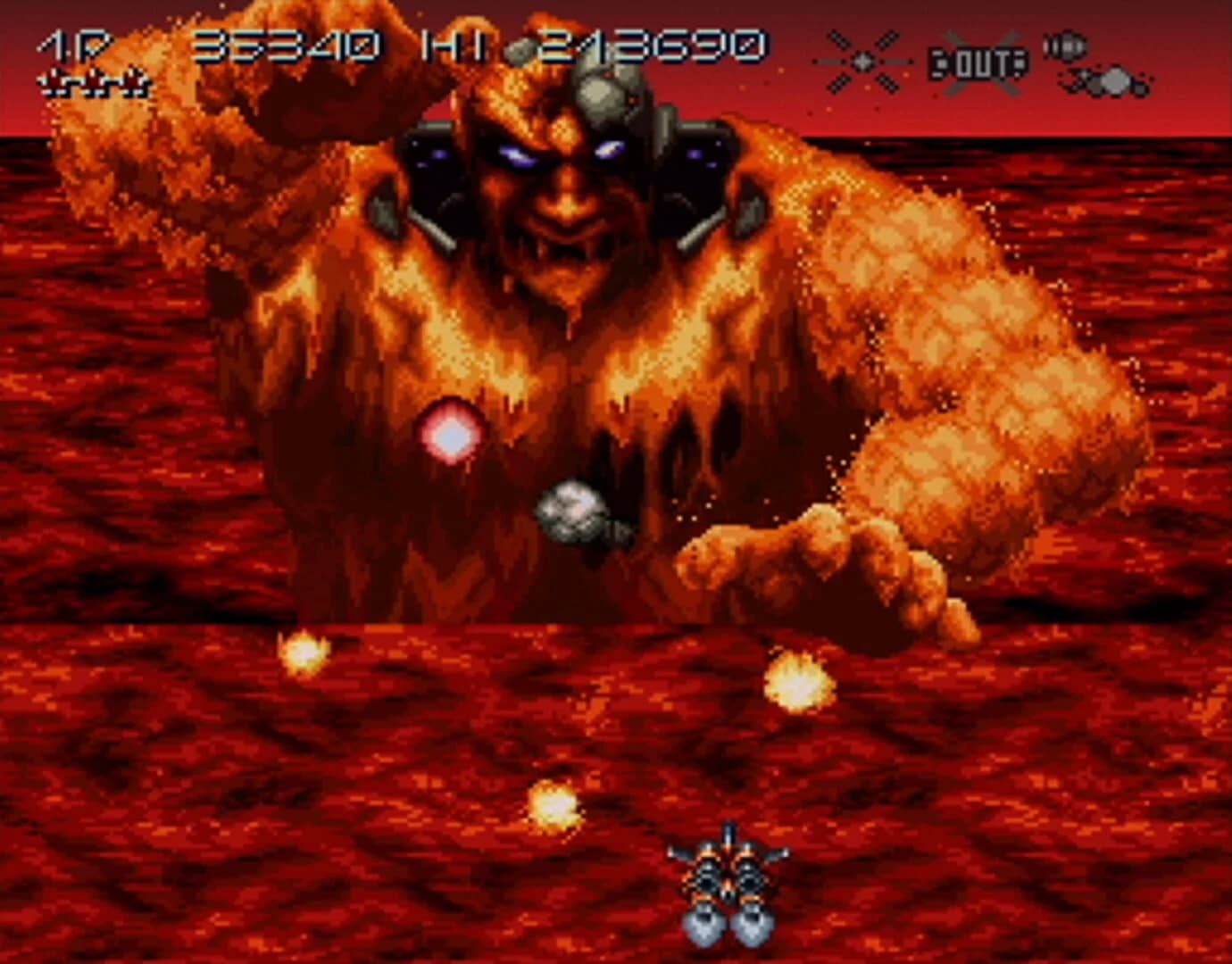Select the third life ship icon
Image resolution: width=1232 pixels, height=964 pixels.
tap(132, 85)
